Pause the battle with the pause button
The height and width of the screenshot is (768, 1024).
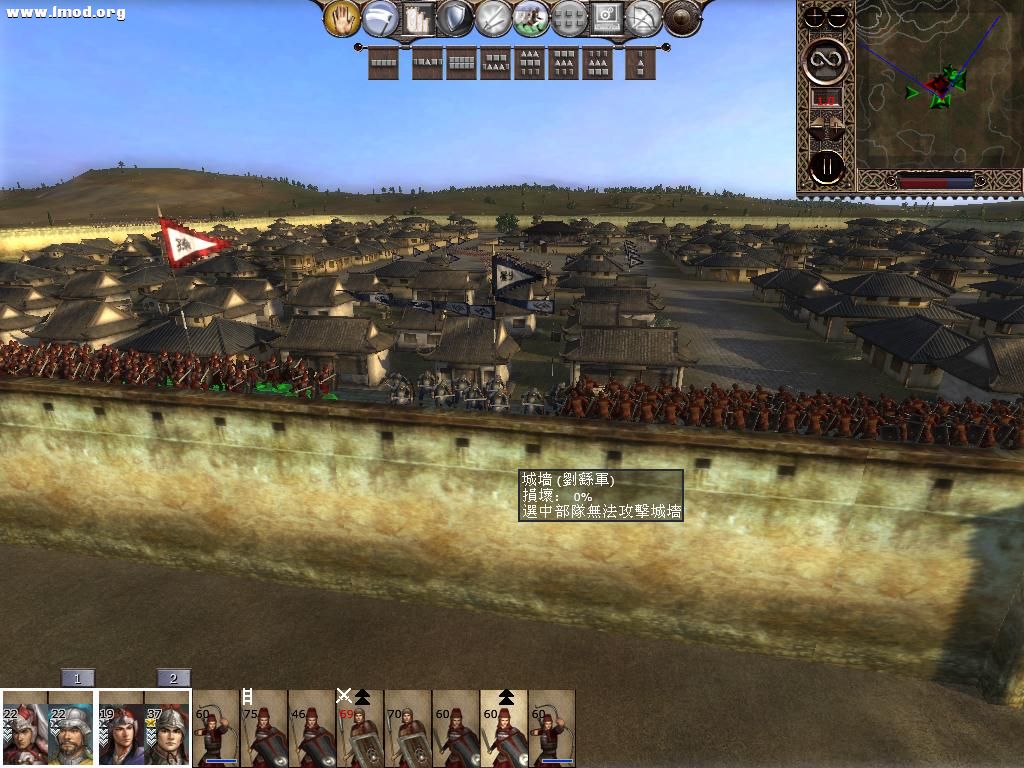827,166
